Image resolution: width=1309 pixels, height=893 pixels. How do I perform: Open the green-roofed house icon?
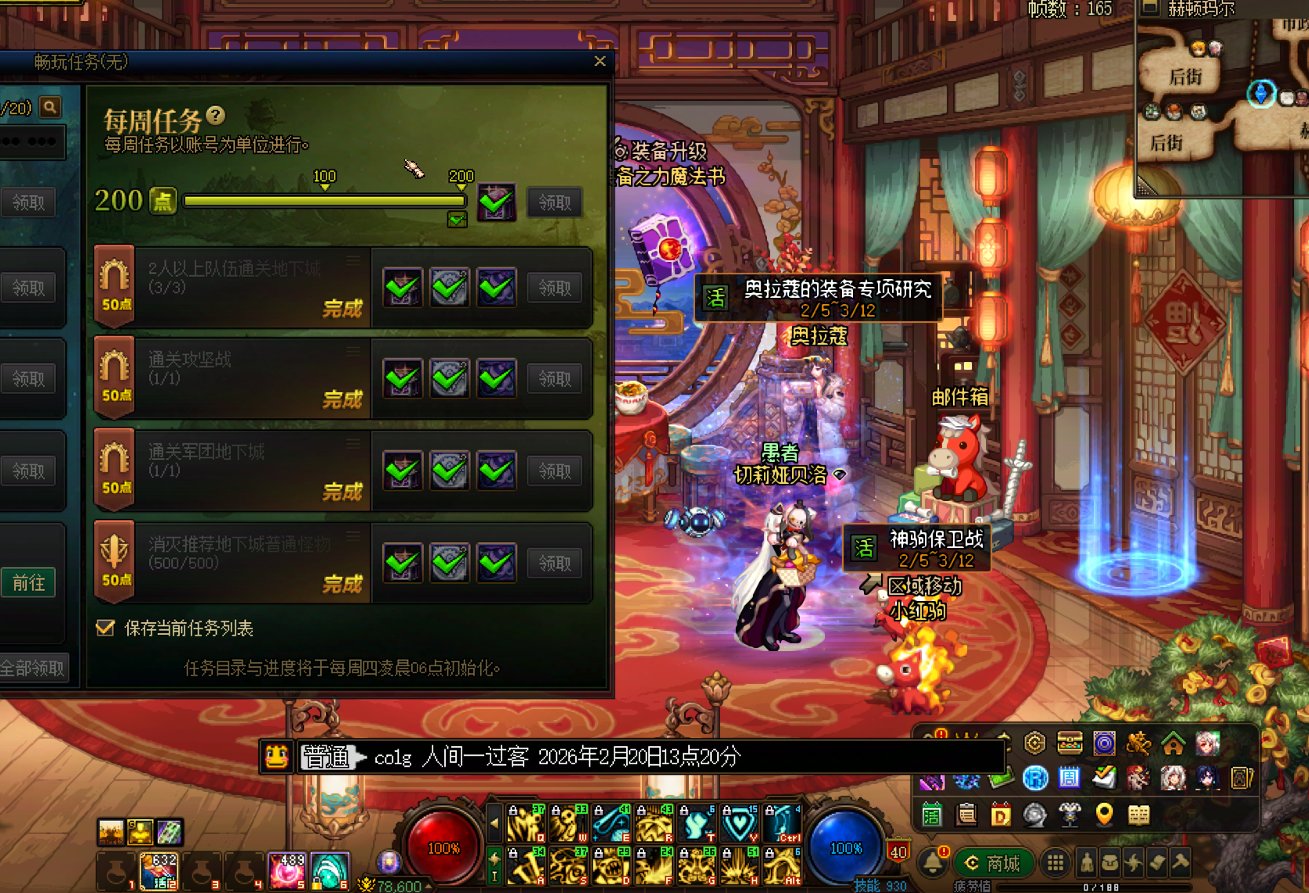pyautogui.click(x=1172, y=743)
